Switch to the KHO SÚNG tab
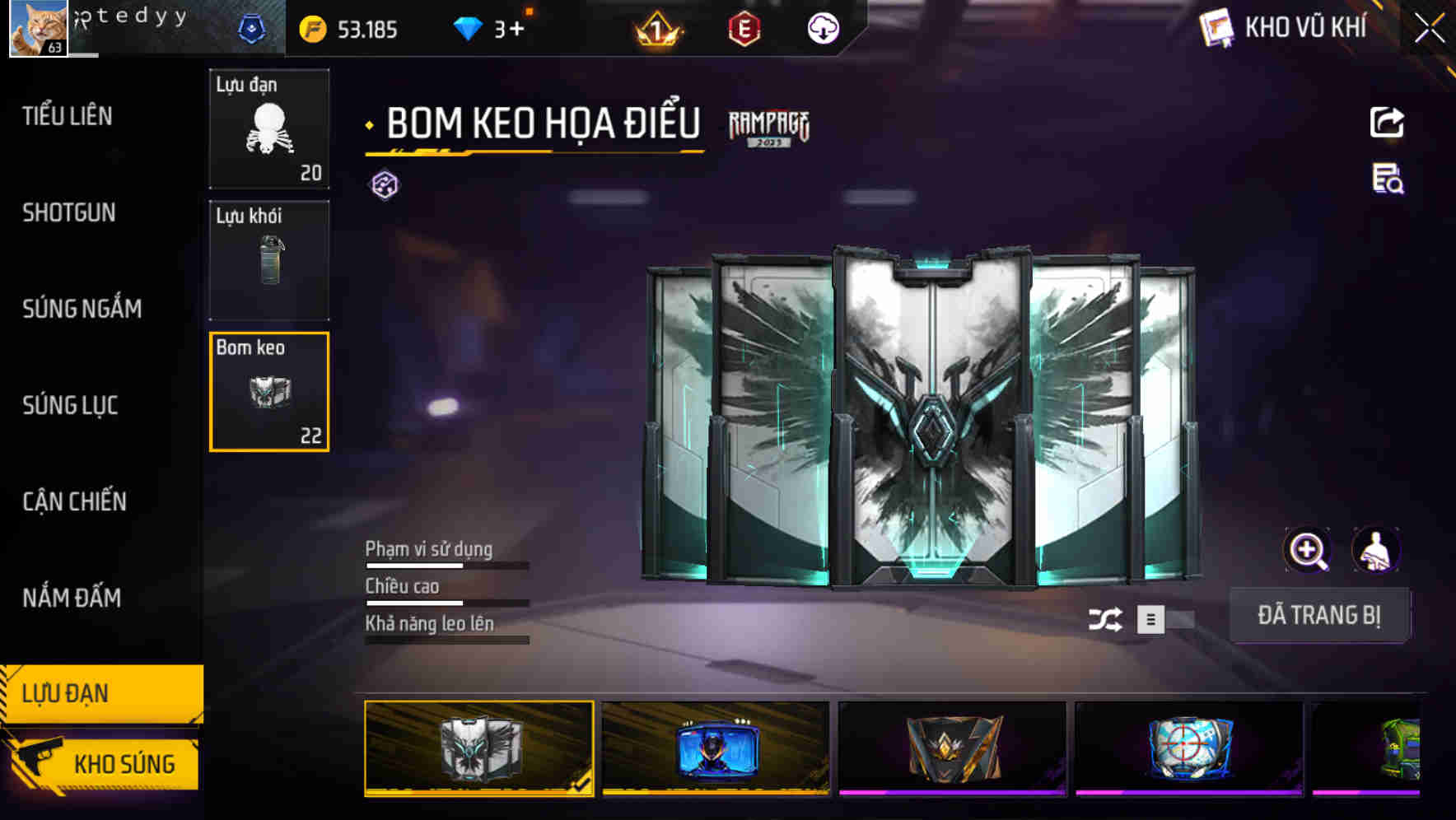This screenshot has width=1456, height=820. (122, 763)
